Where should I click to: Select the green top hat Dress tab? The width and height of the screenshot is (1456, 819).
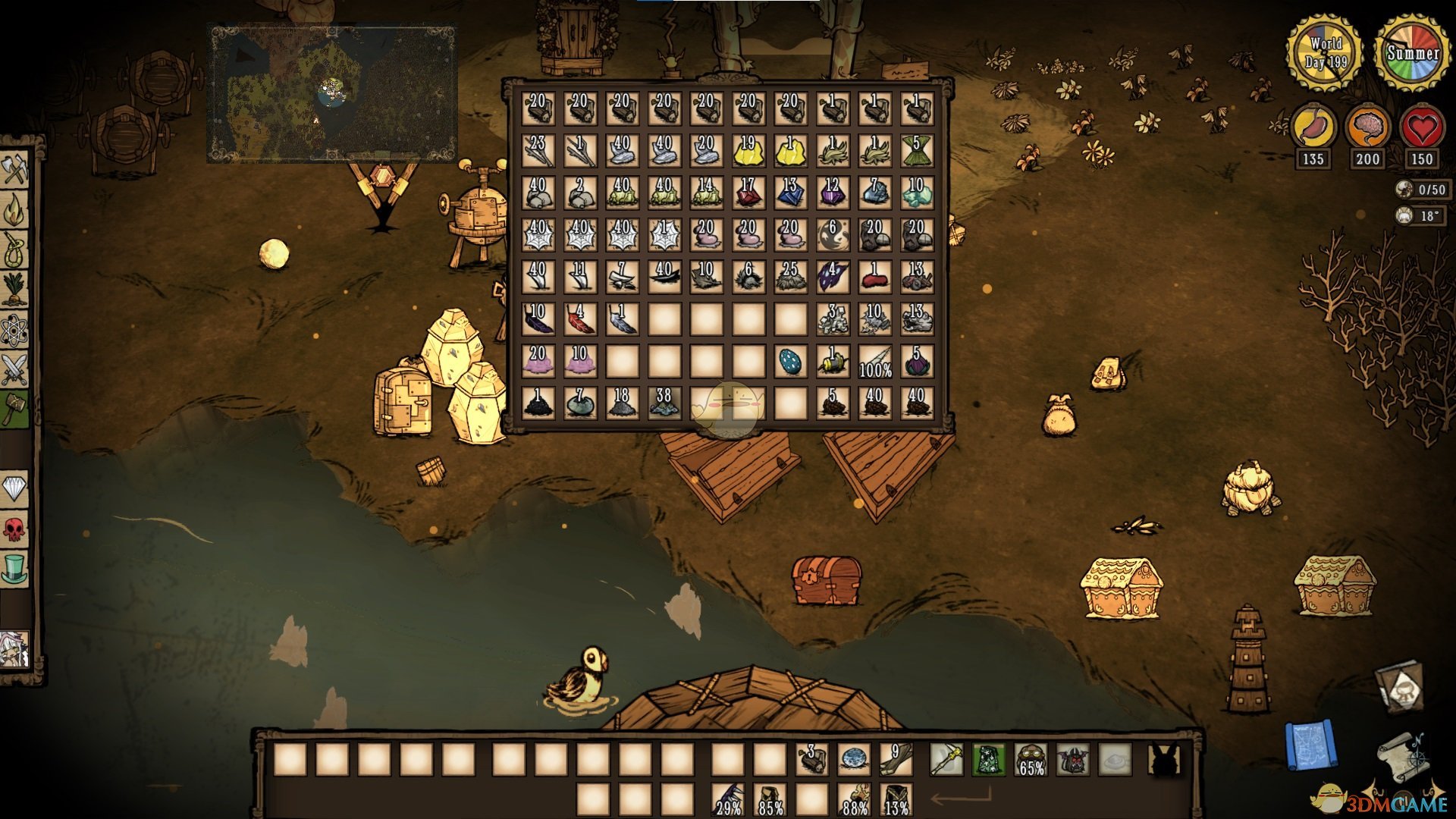tap(15, 569)
